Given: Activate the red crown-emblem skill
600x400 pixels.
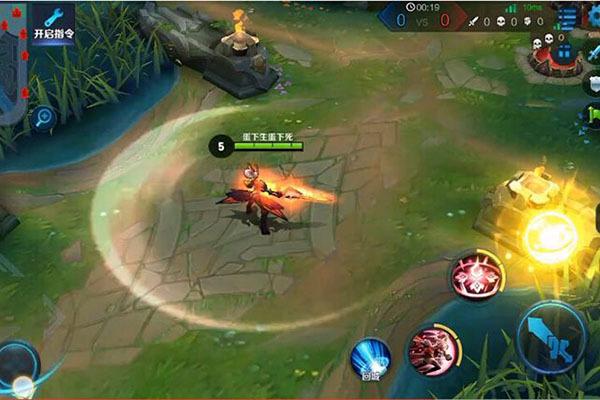Looking at the screenshot, I should (477, 276).
